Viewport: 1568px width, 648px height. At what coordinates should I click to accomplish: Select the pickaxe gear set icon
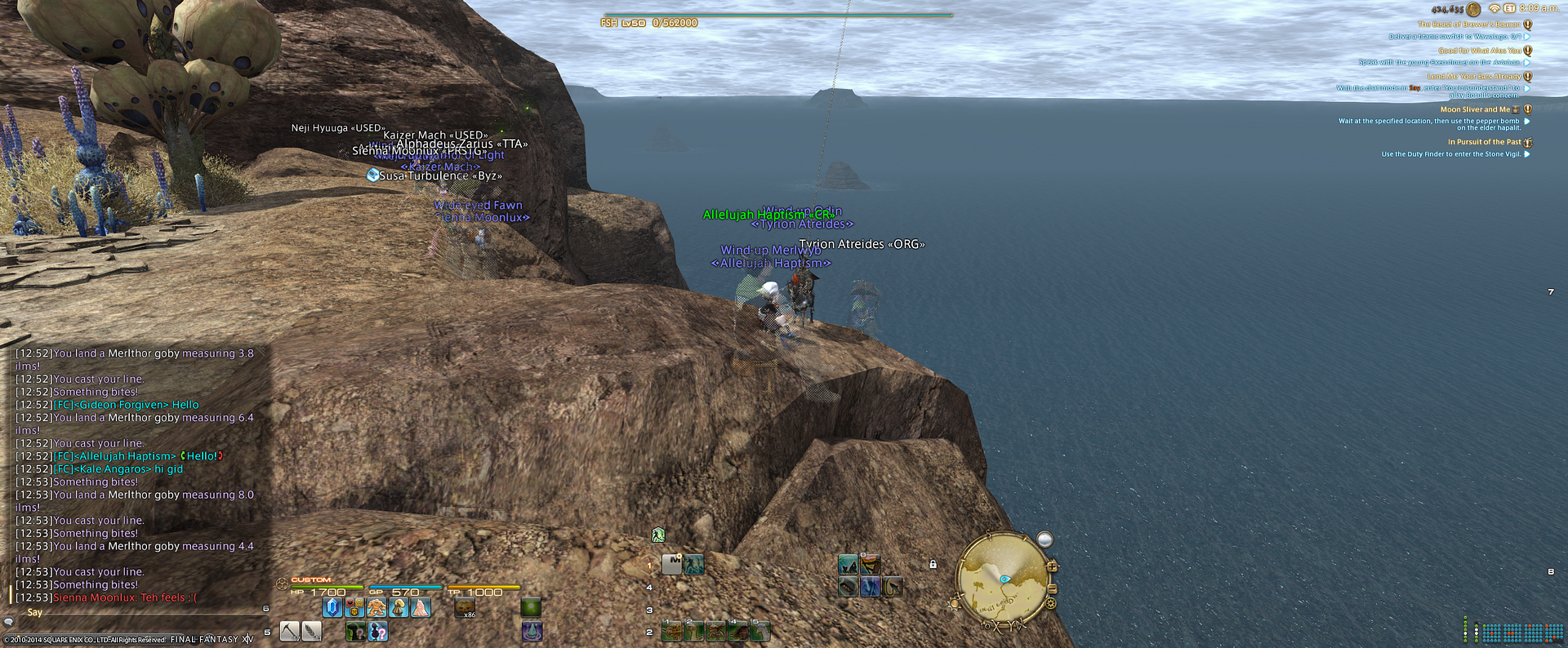[x=290, y=631]
